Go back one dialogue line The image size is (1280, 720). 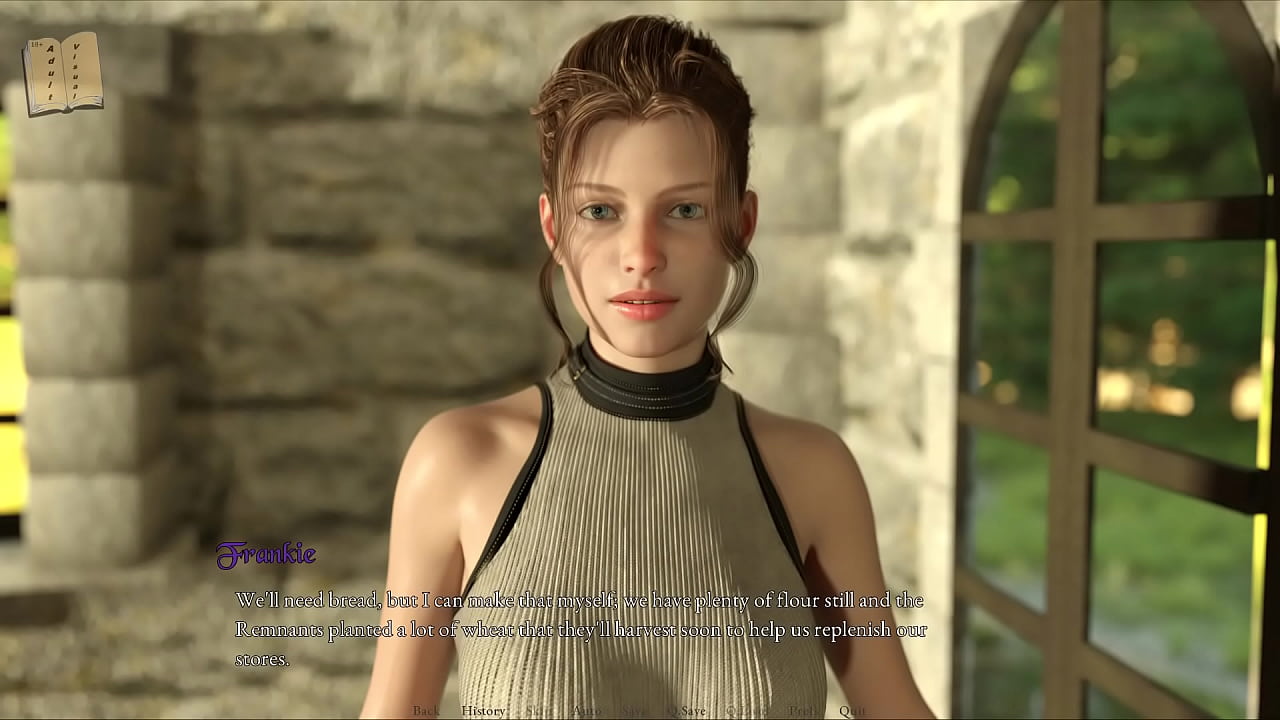pyautogui.click(x=426, y=711)
